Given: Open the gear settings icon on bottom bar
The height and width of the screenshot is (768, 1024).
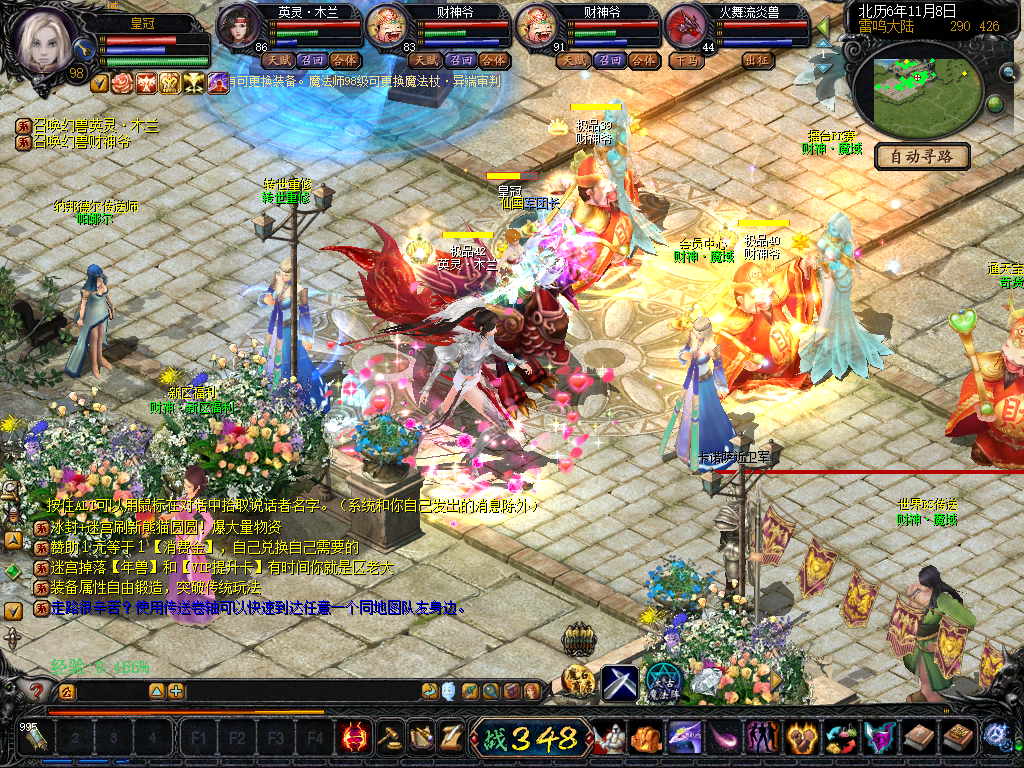Looking at the screenshot, I should click(x=996, y=738).
